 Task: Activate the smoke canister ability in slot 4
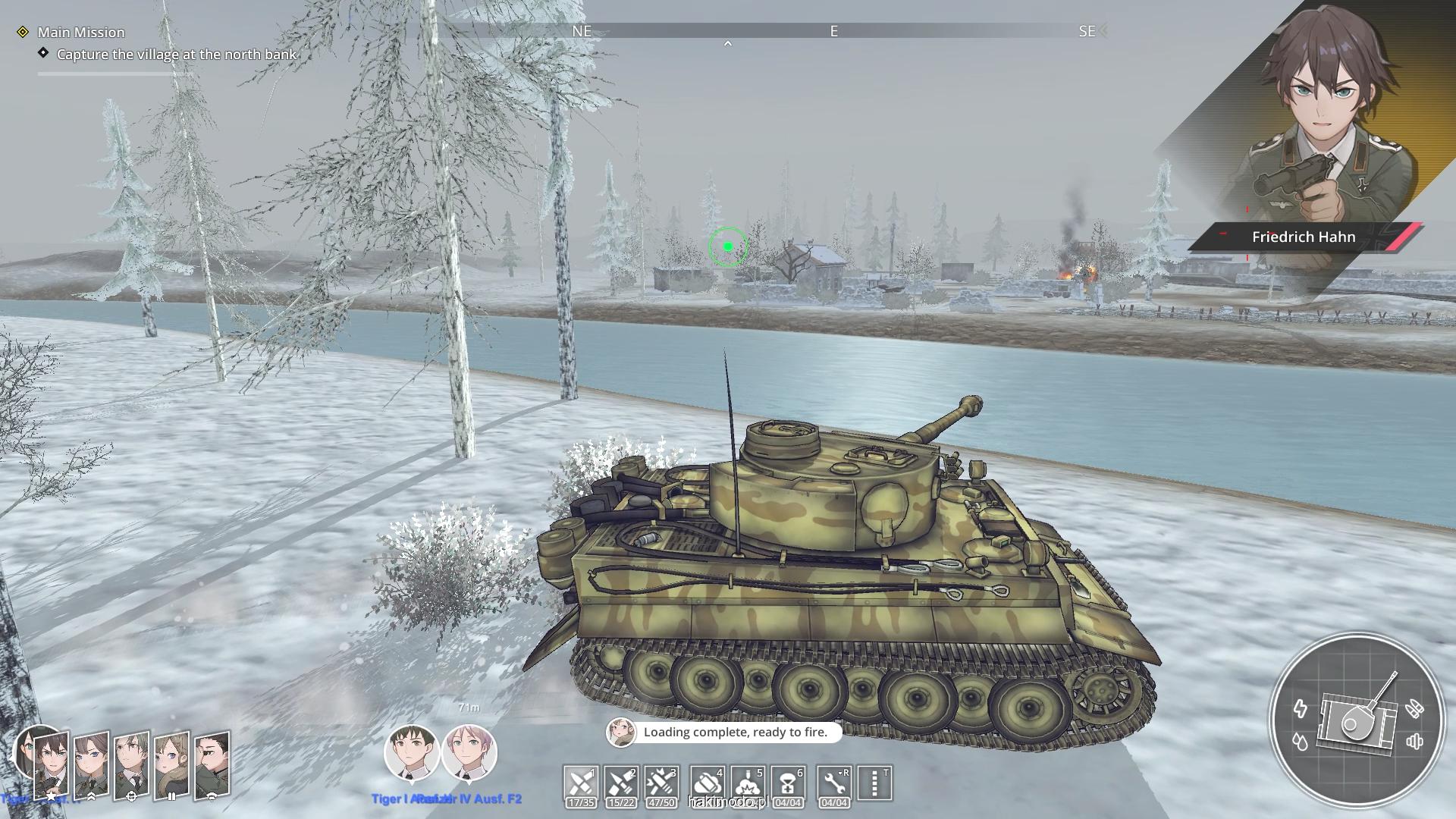coord(707,783)
